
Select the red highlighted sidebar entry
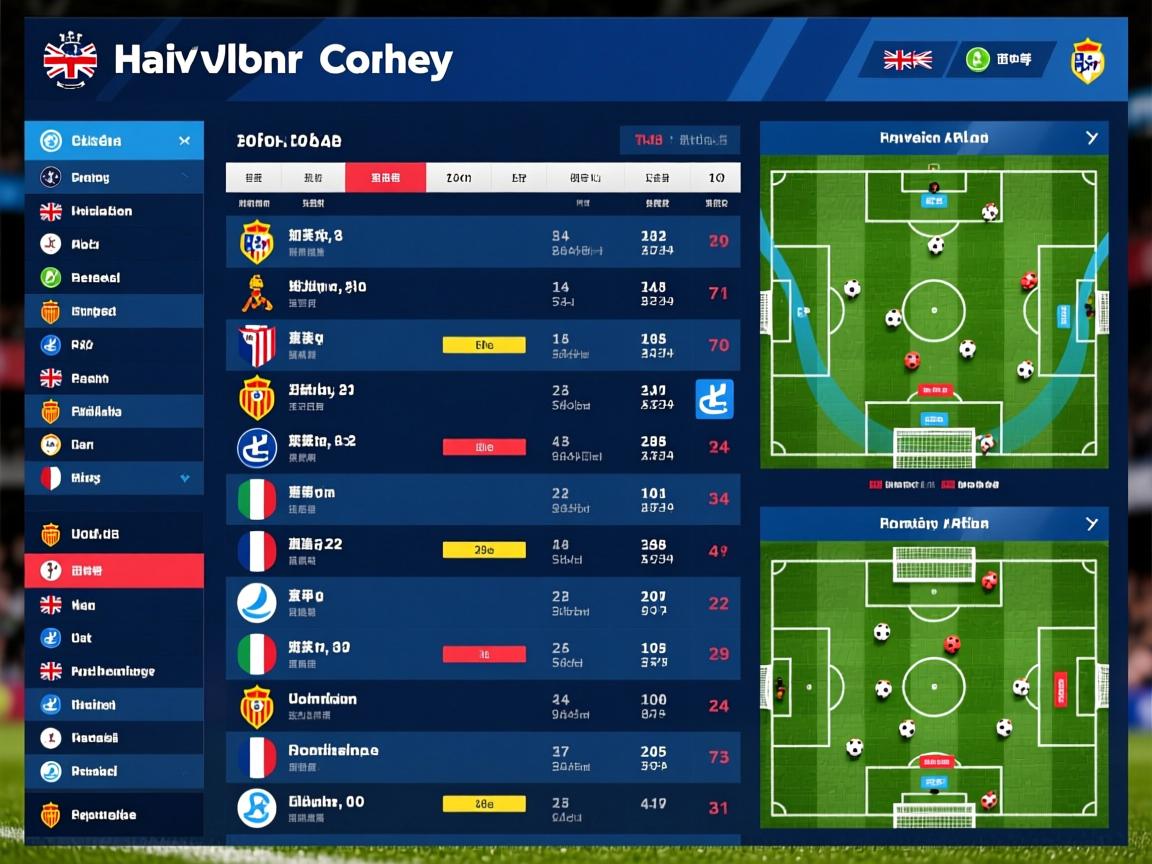[x=114, y=571]
